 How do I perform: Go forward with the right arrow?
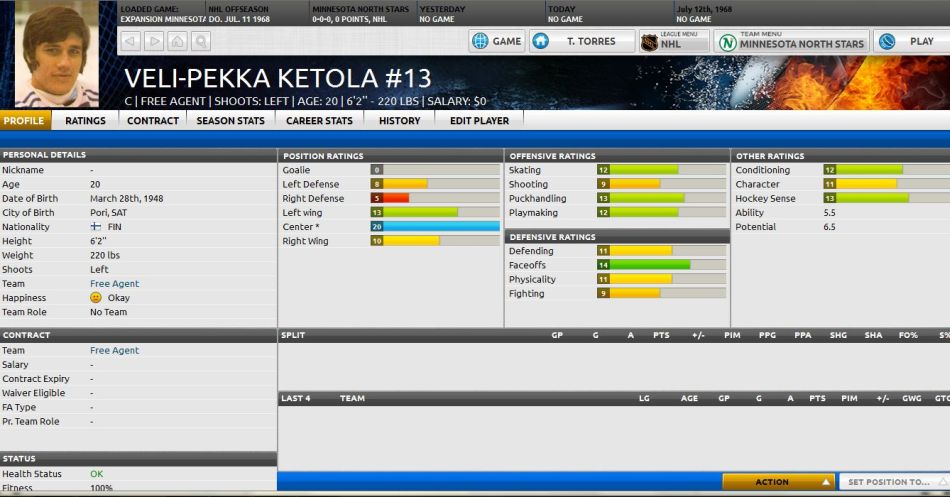(154, 41)
